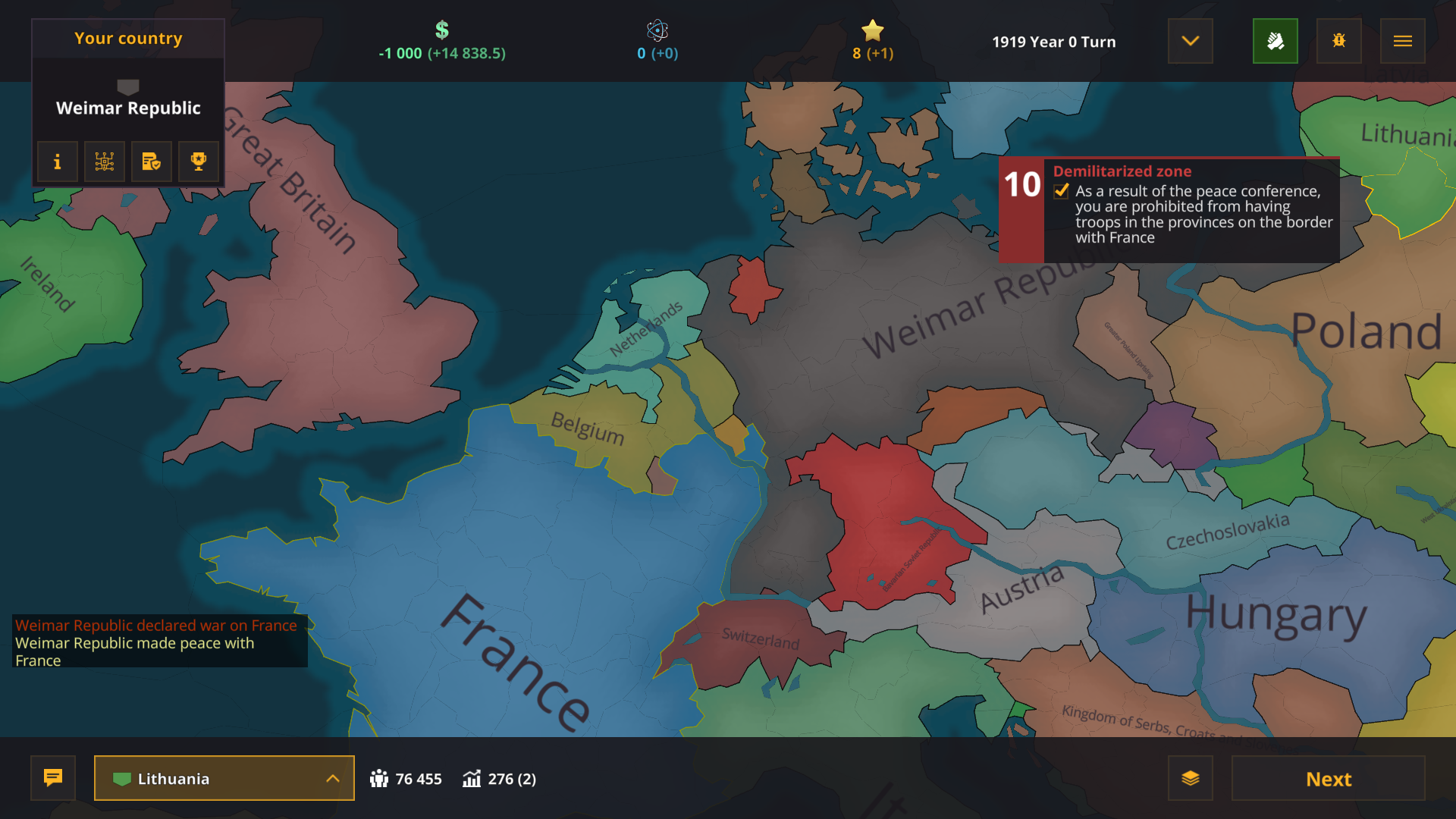Screen dimensions: 1456x819
Task: Open the diplomacy handshake panel
Action: click(x=1276, y=41)
